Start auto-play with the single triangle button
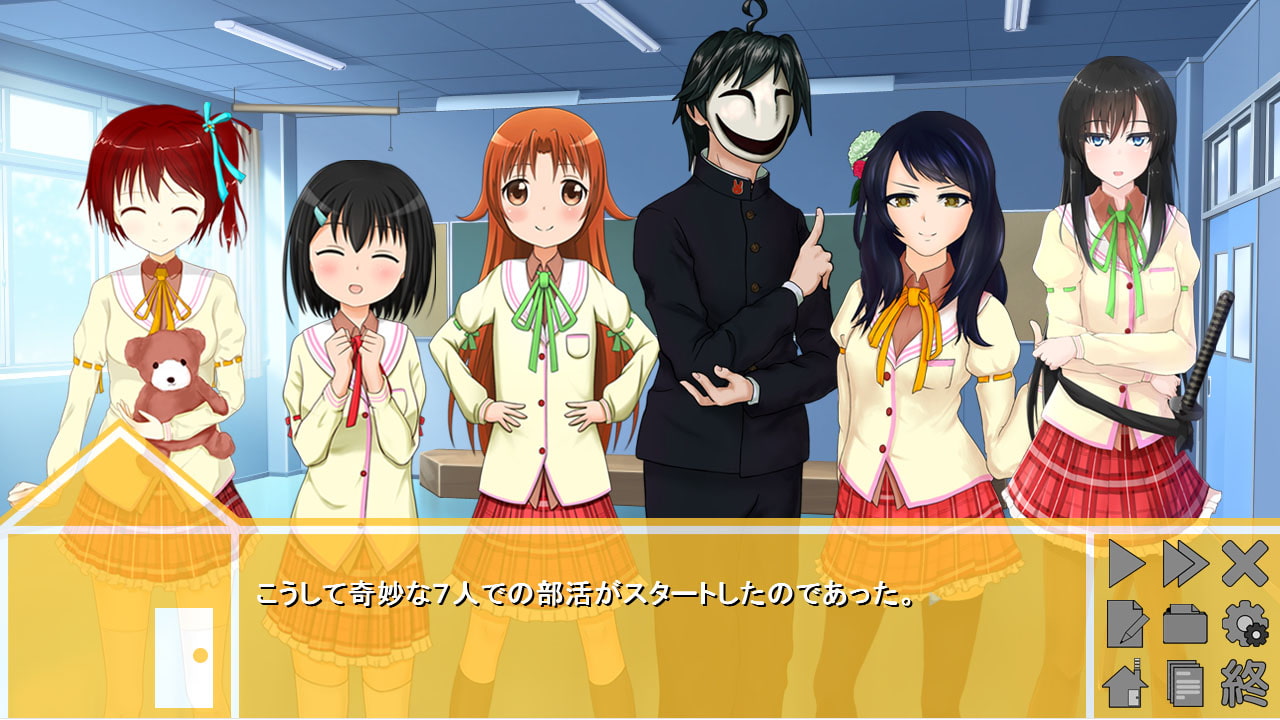Viewport: 1280px width, 720px height. [1126, 564]
